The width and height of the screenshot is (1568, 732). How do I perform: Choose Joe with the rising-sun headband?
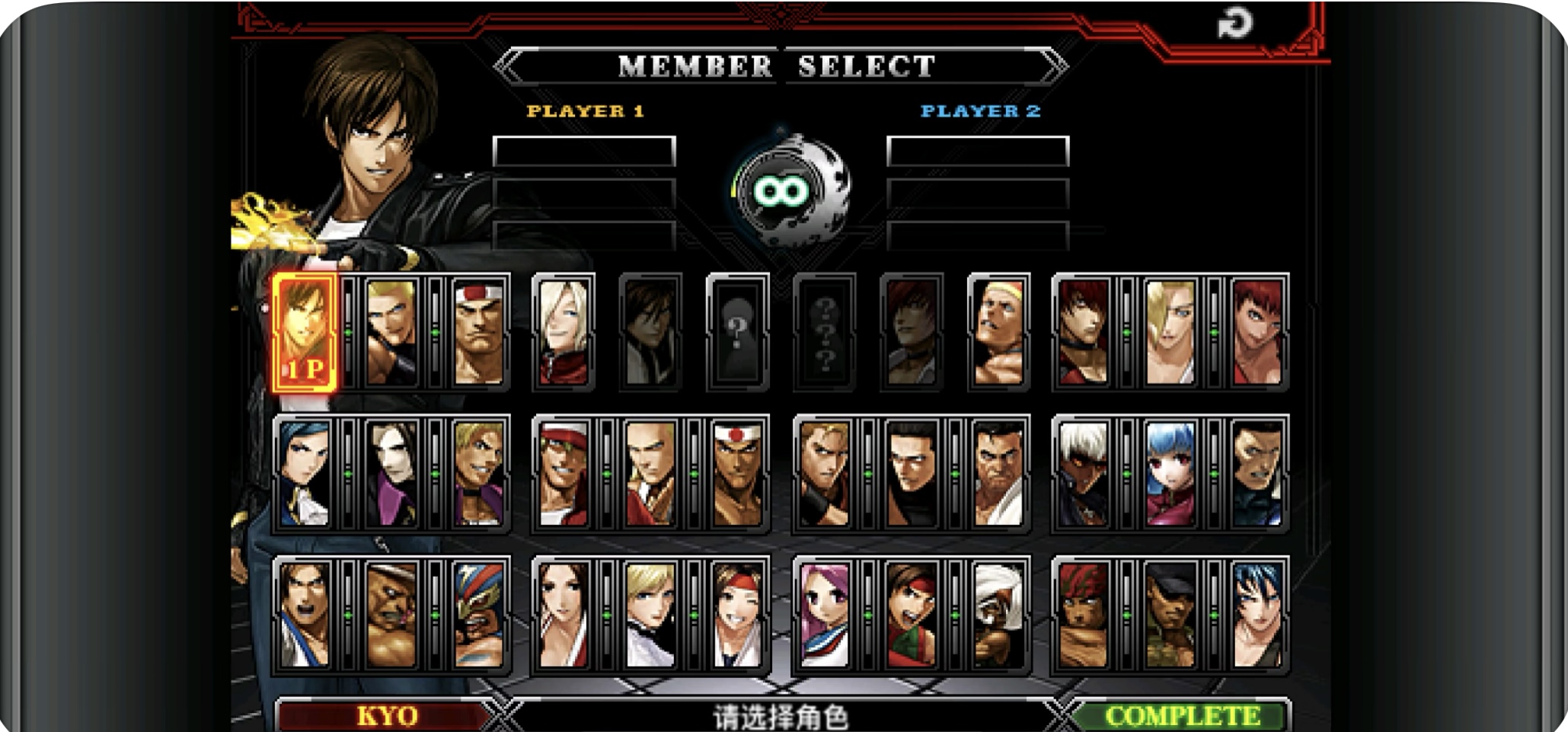coord(737,474)
